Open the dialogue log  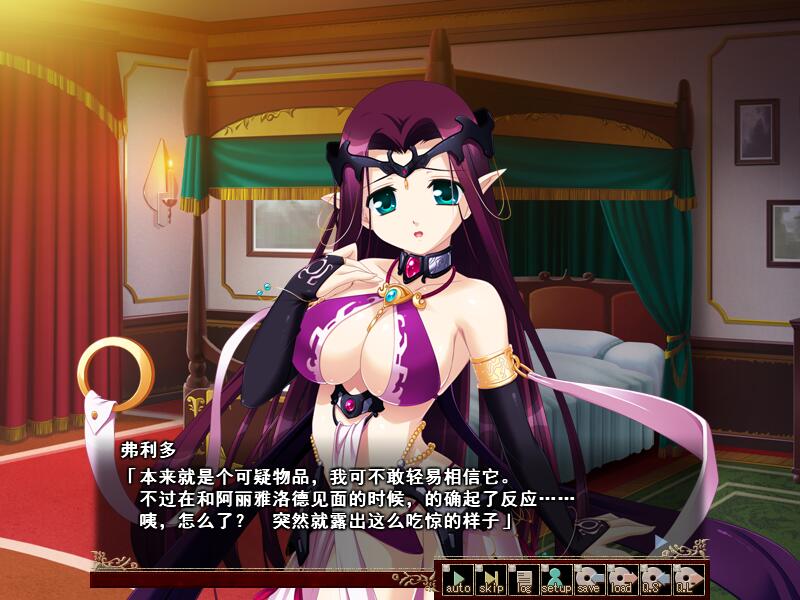(x=523, y=580)
